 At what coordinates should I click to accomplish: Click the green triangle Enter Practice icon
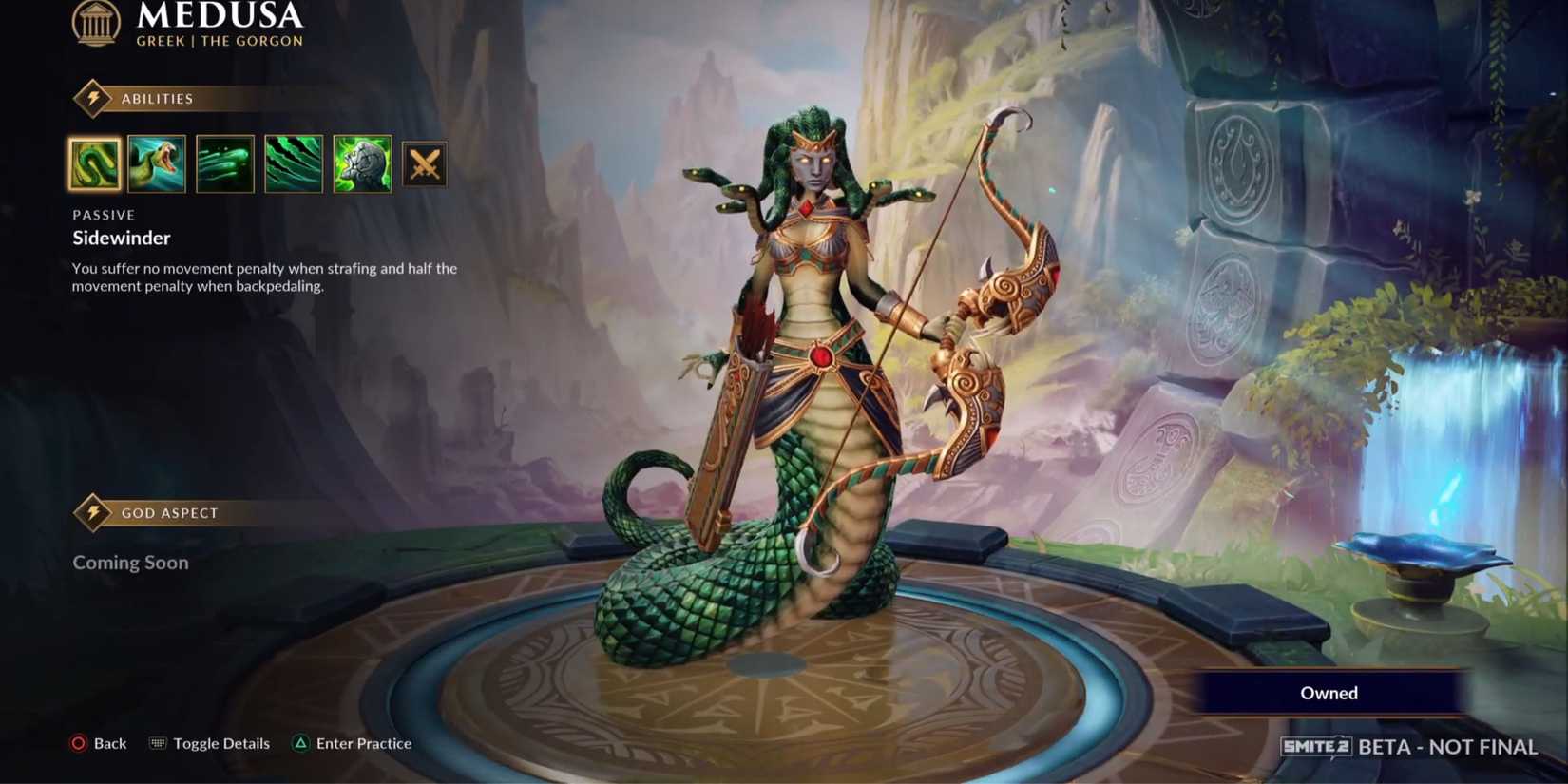(301, 744)
